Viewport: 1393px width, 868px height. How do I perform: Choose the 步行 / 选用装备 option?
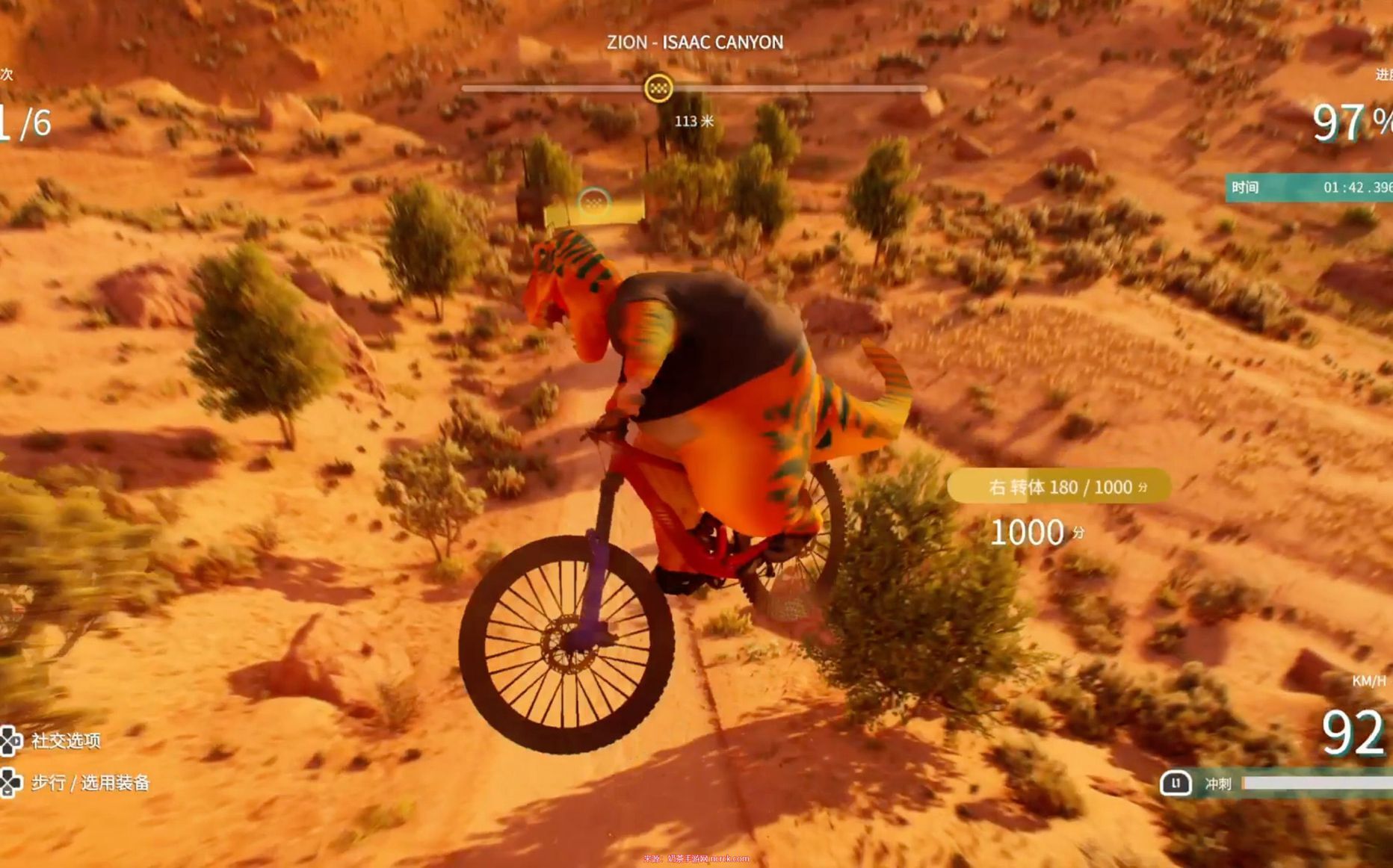pyautogui.click(x=90, y=782)
